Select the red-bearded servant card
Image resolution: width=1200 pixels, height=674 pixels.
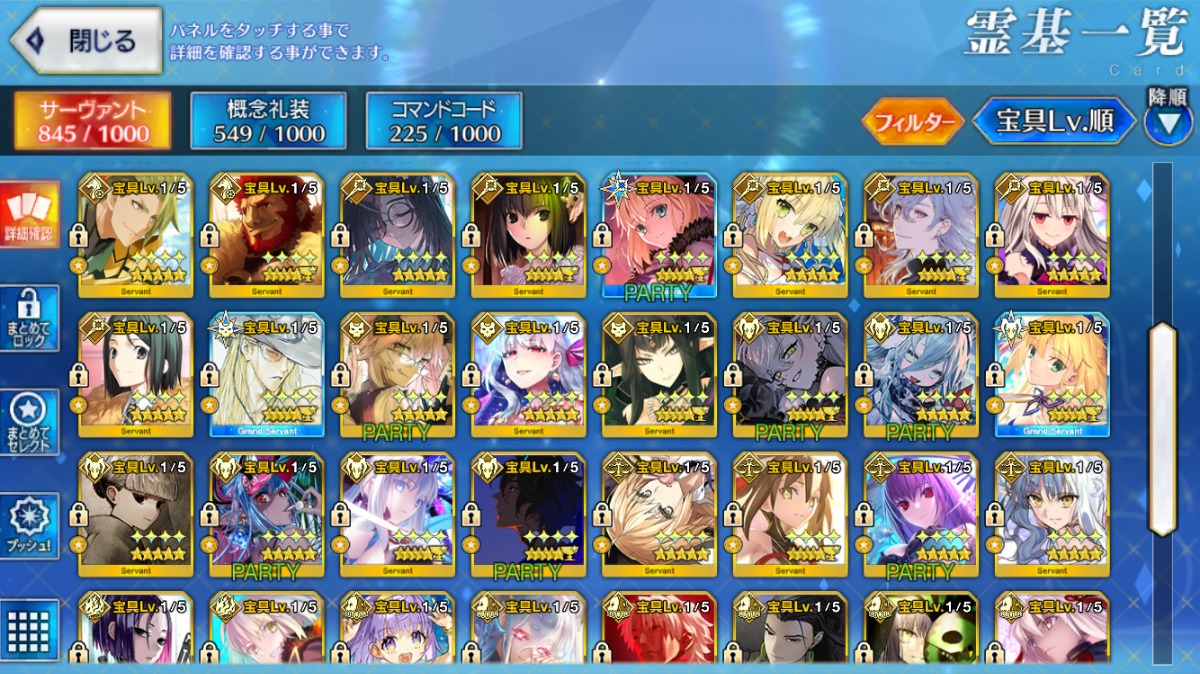click(267, 236)
